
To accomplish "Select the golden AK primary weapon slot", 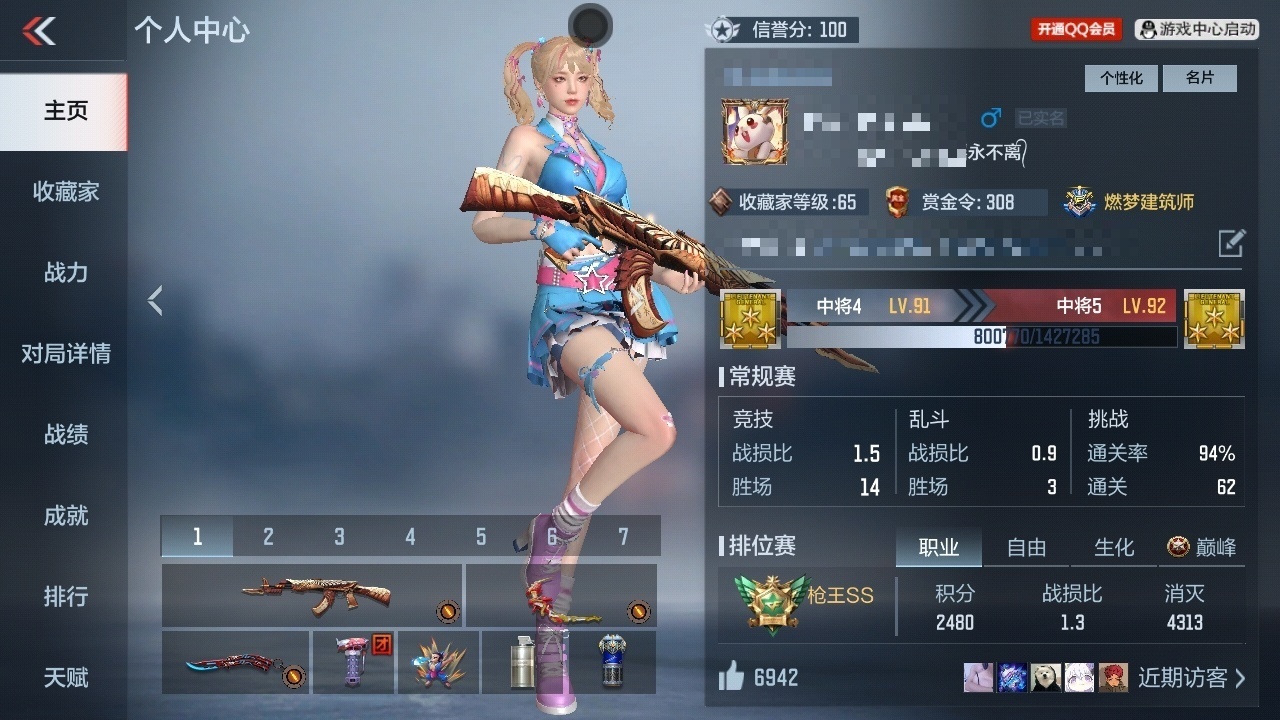I will click(312, 595).
